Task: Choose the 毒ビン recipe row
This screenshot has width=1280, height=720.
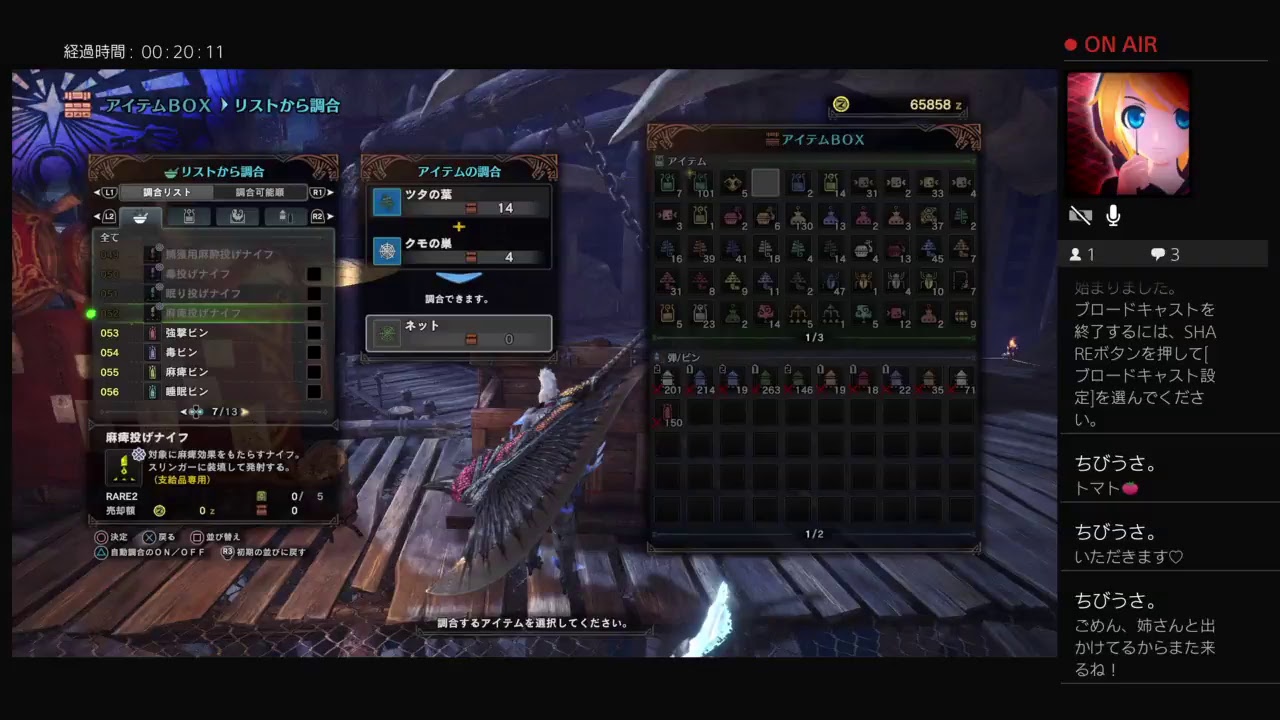Action: [x=200, y=353]
